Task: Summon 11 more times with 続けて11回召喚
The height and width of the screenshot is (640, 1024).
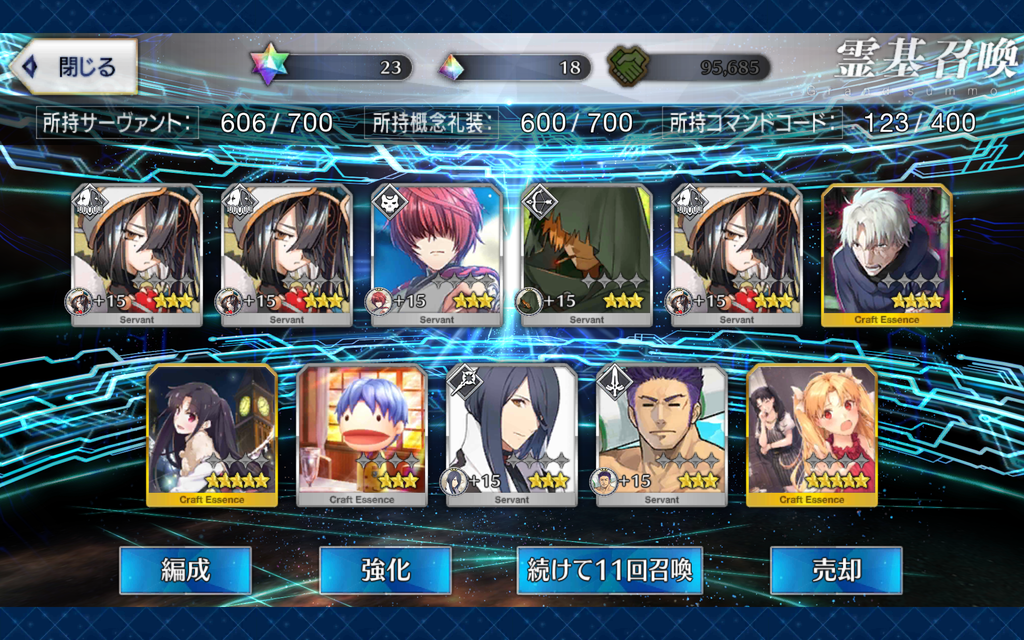Action: (x=610, y=570)
